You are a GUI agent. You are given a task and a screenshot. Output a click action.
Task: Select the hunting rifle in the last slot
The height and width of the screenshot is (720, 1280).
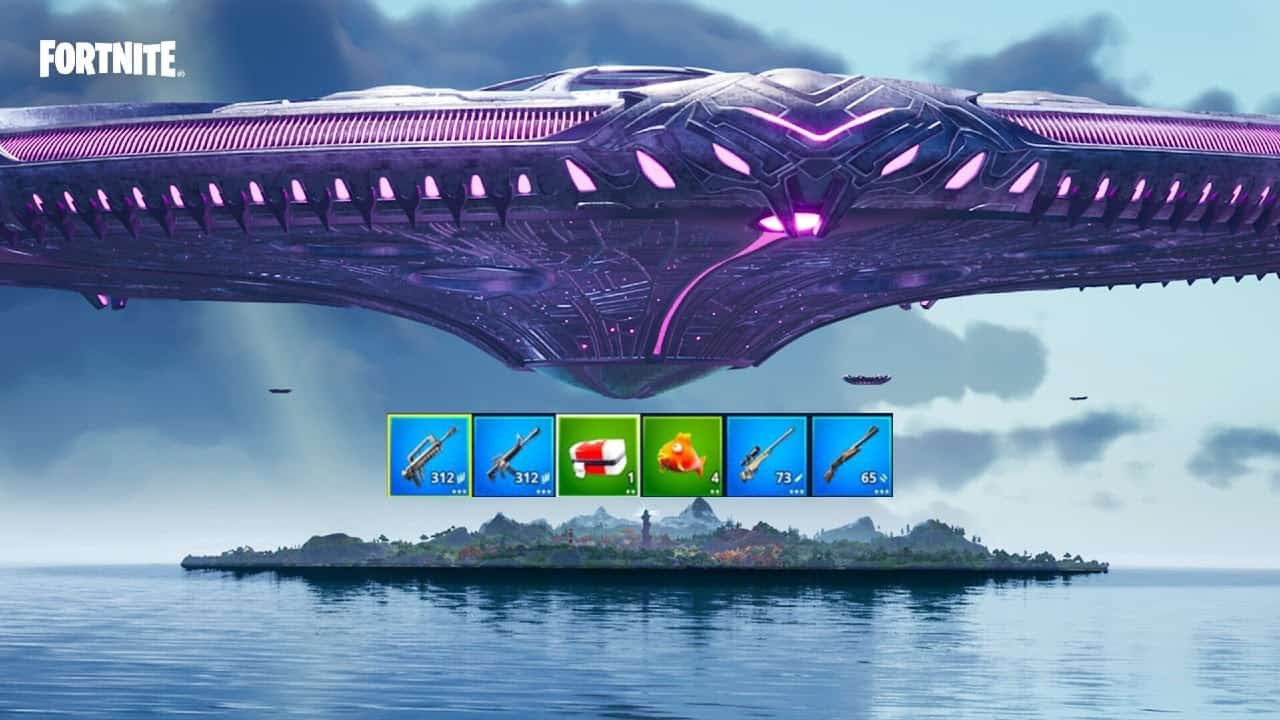point(852,452)
